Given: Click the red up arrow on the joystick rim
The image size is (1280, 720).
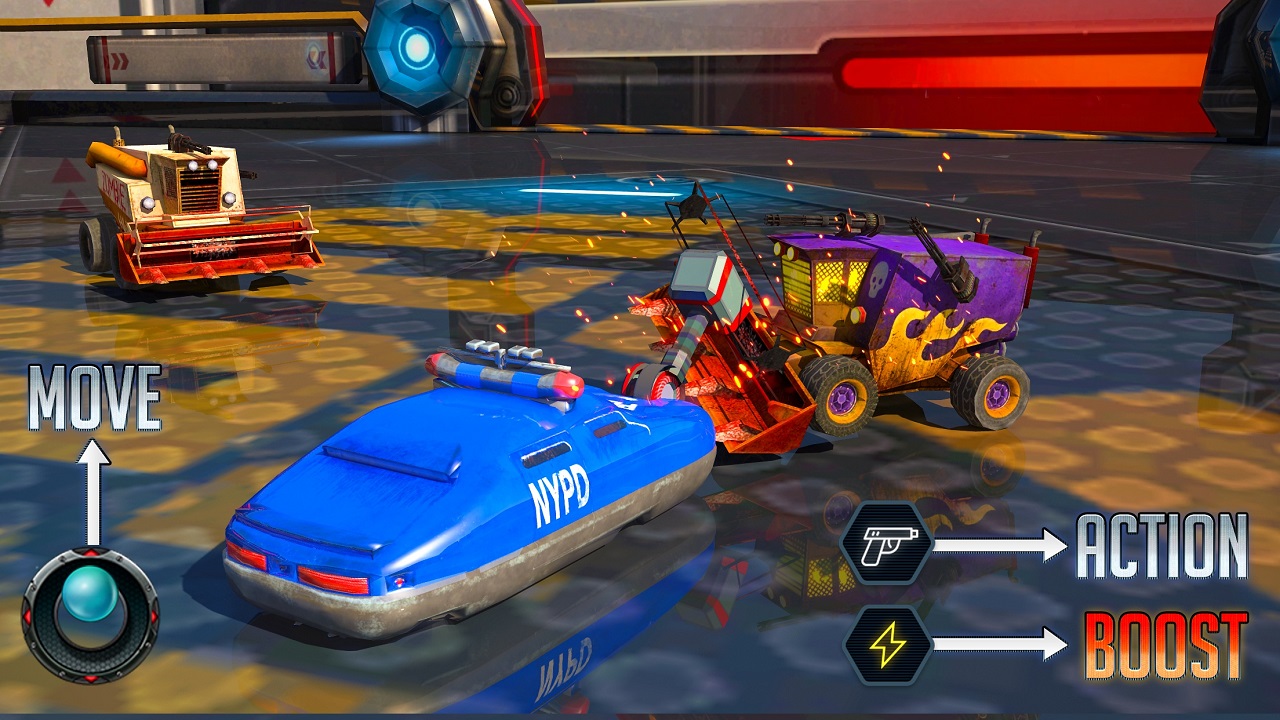Looking at the screenshot, I should coord(90,553).
